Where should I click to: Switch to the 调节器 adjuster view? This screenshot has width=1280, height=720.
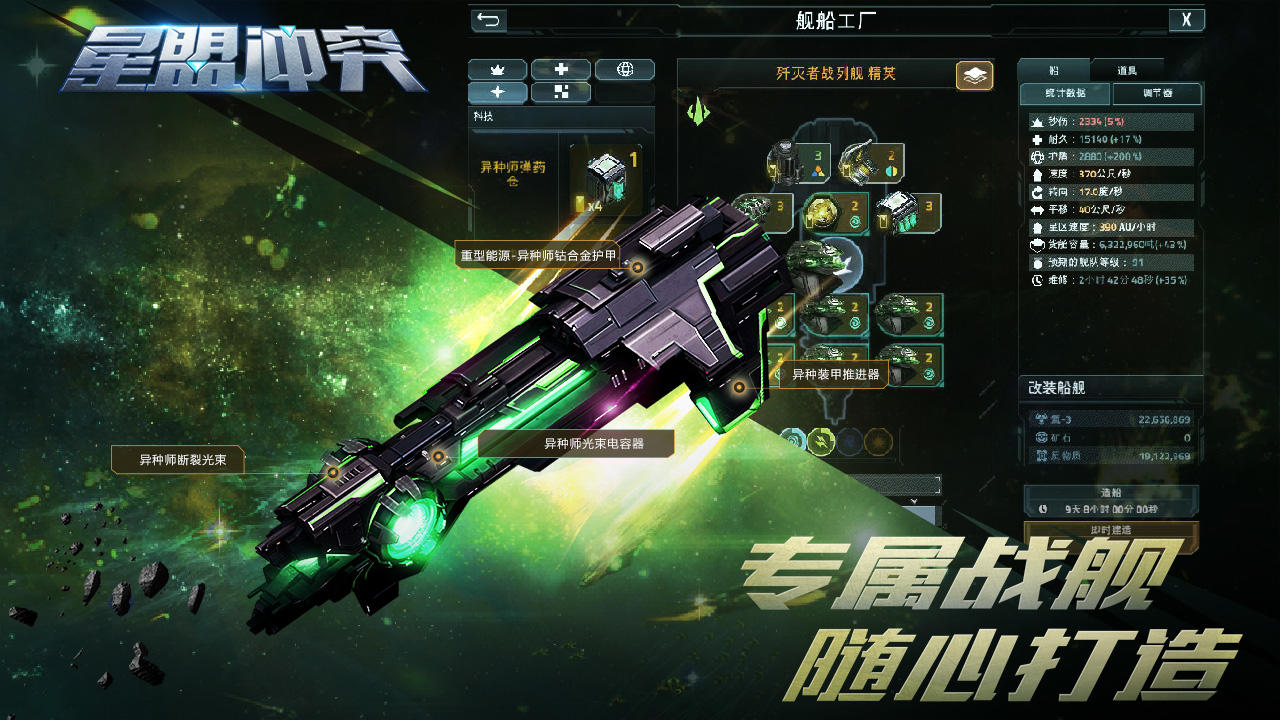tap(1158, 93)
